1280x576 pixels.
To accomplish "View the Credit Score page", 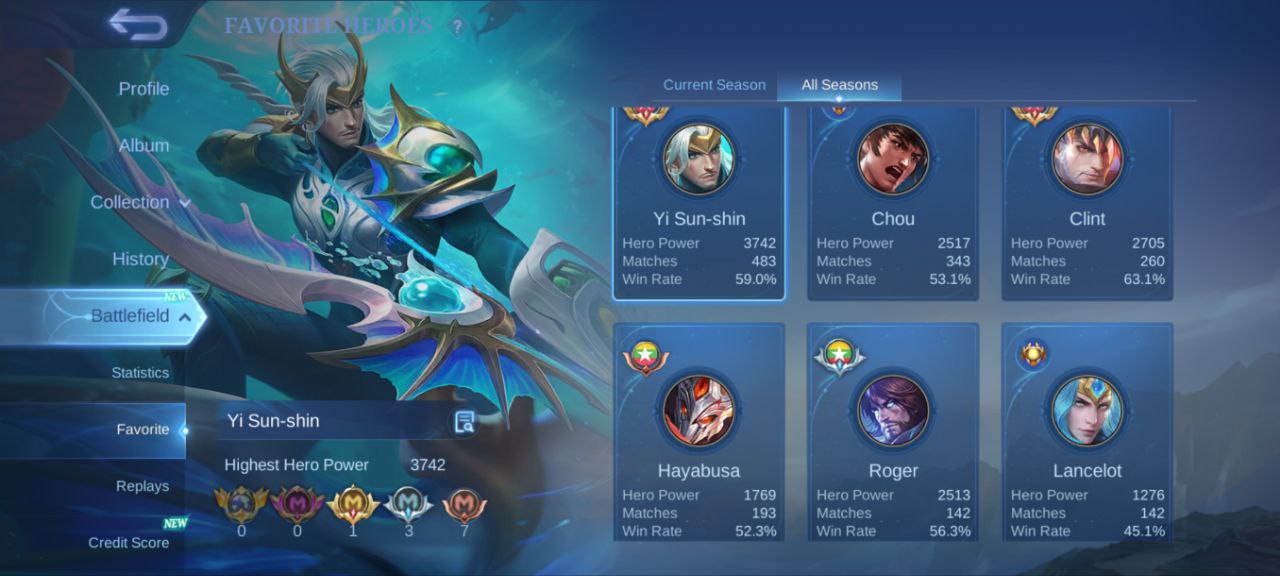I will tap(128, 543).
